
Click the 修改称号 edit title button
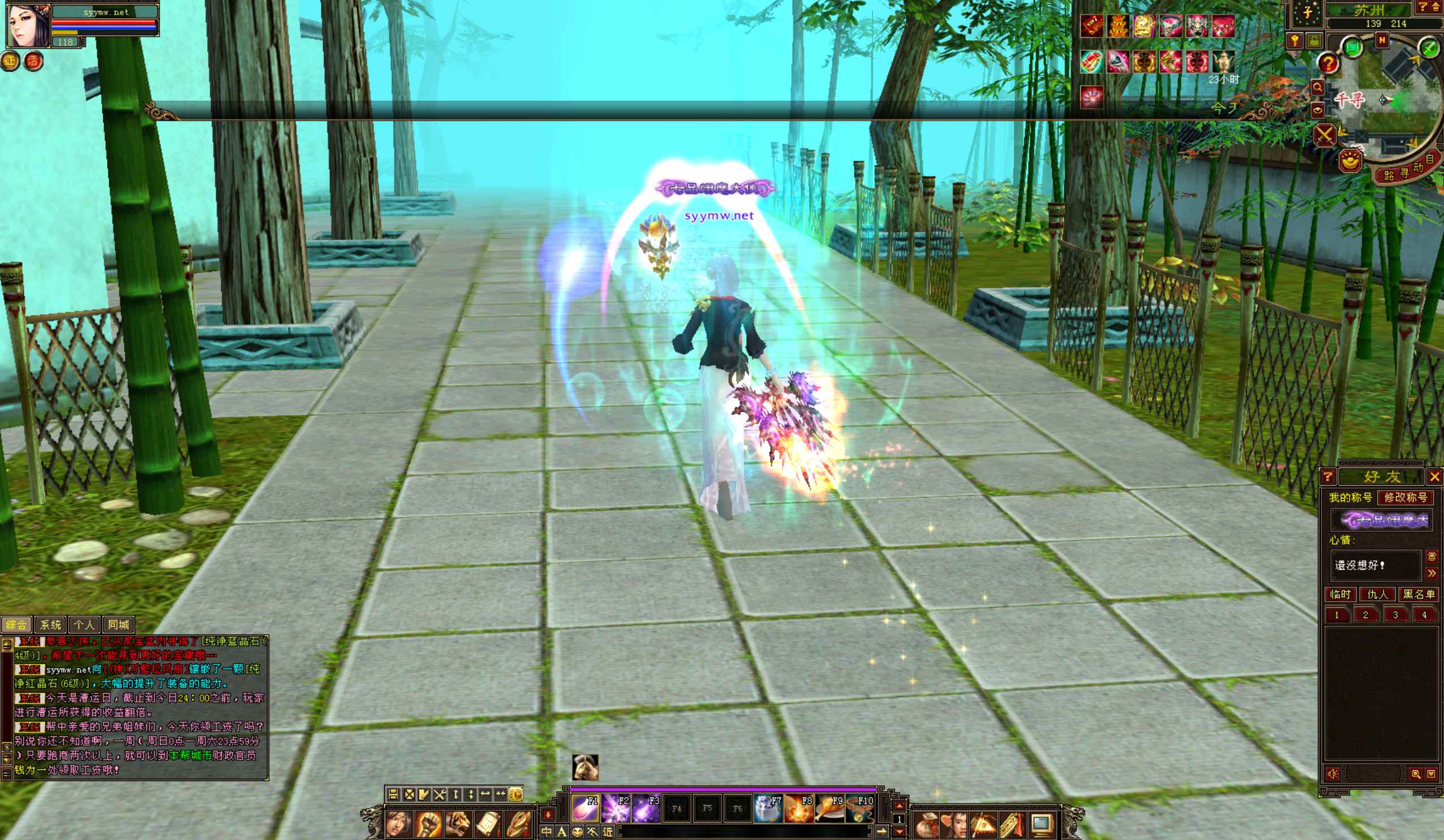point(1405,497)
